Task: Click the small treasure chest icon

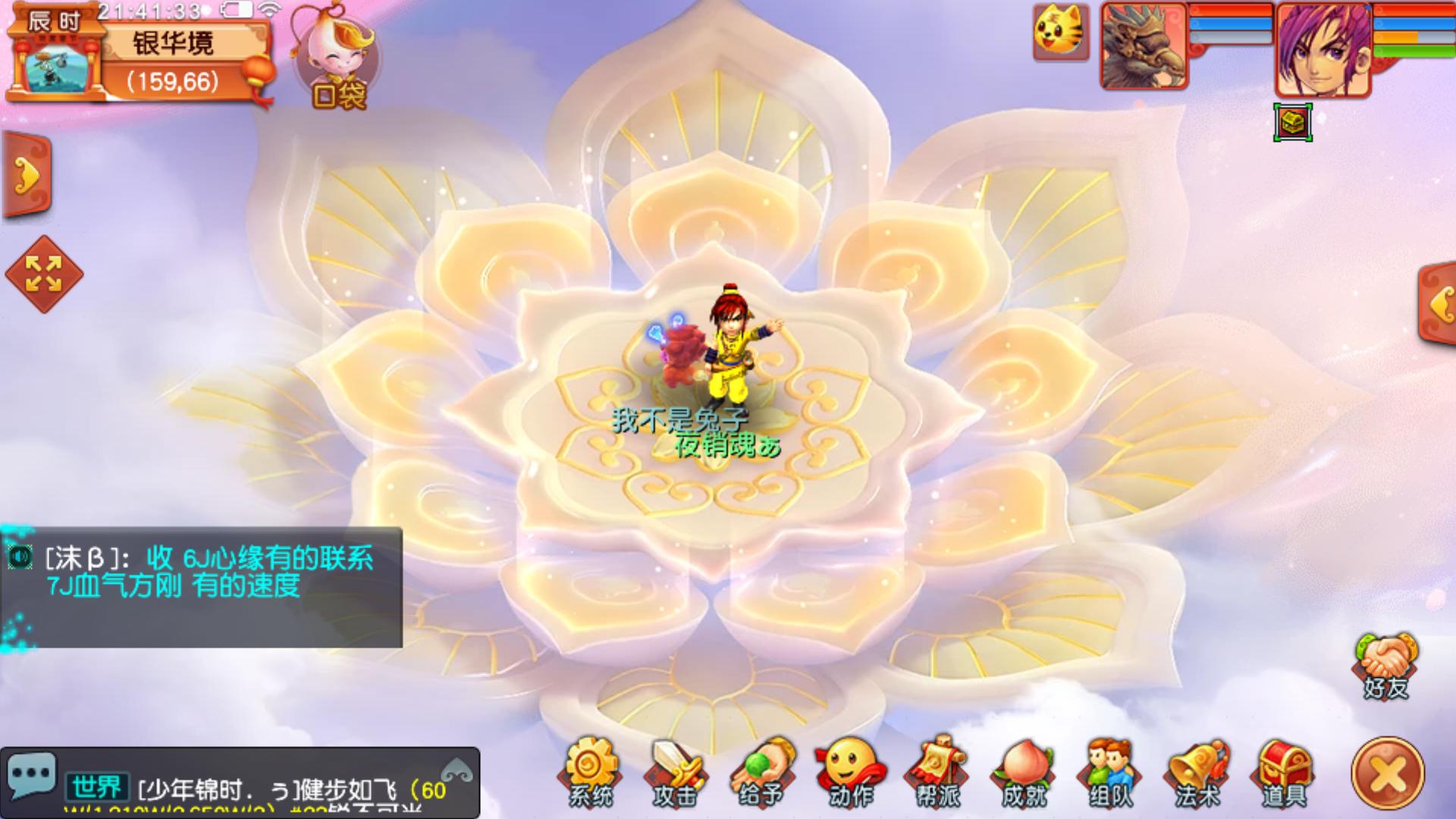Action: 1293,122
